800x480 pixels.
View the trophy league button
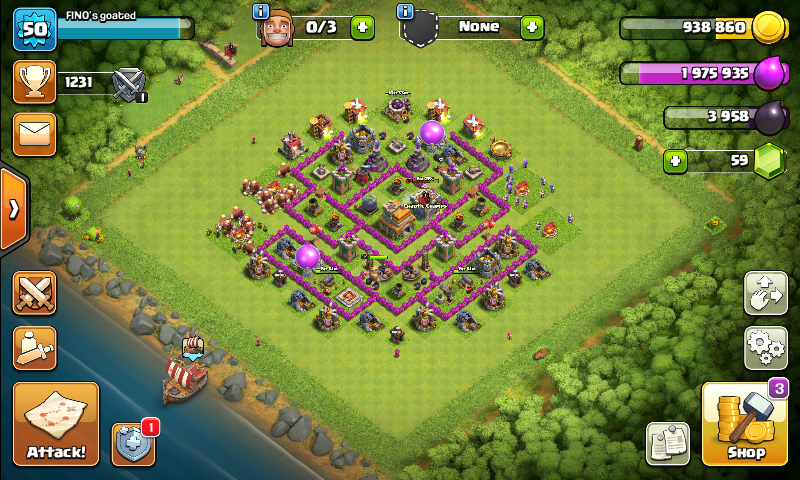click(34, 82)
